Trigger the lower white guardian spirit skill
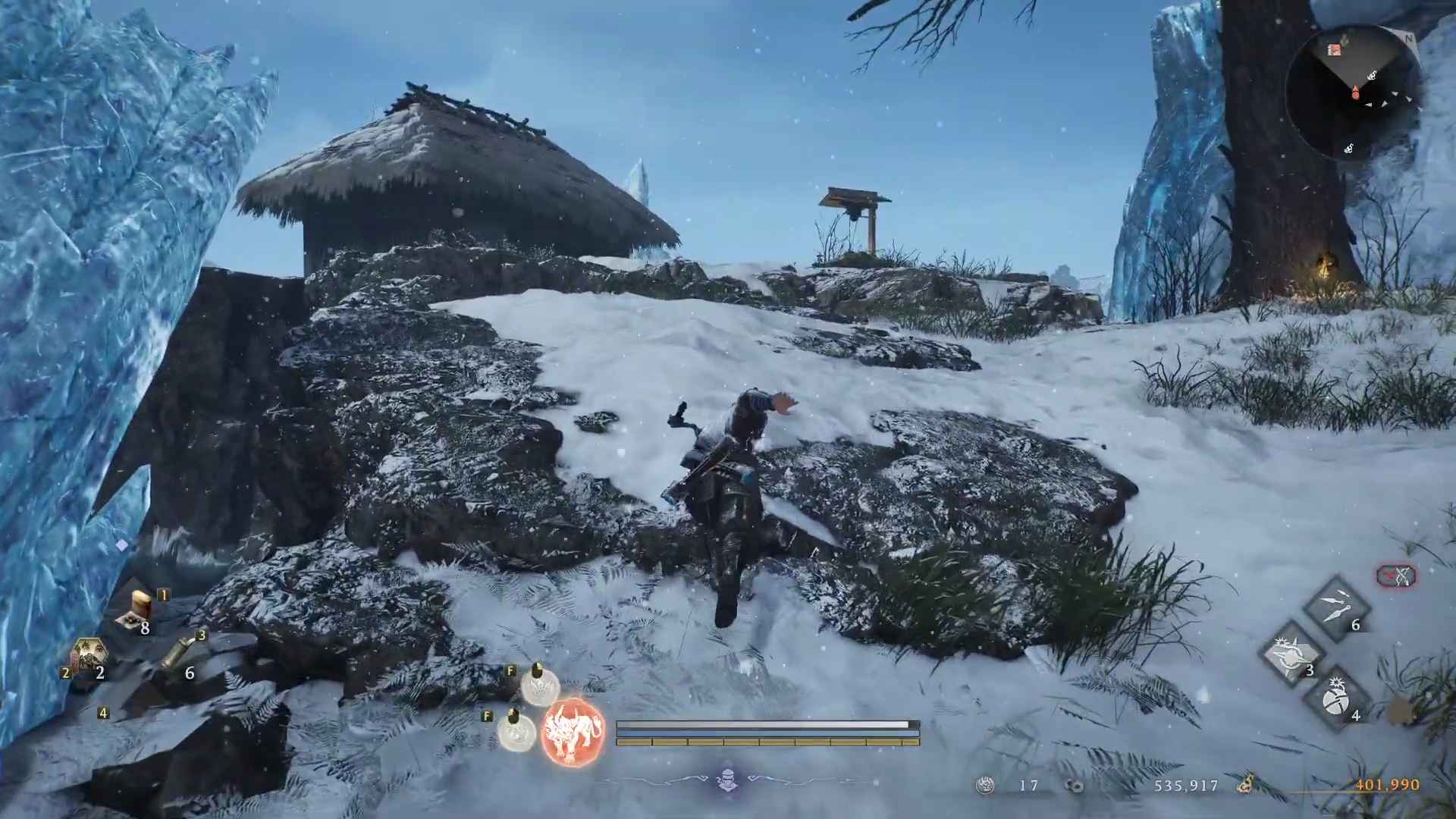The image size is (1456, 819). click(516, 731)
